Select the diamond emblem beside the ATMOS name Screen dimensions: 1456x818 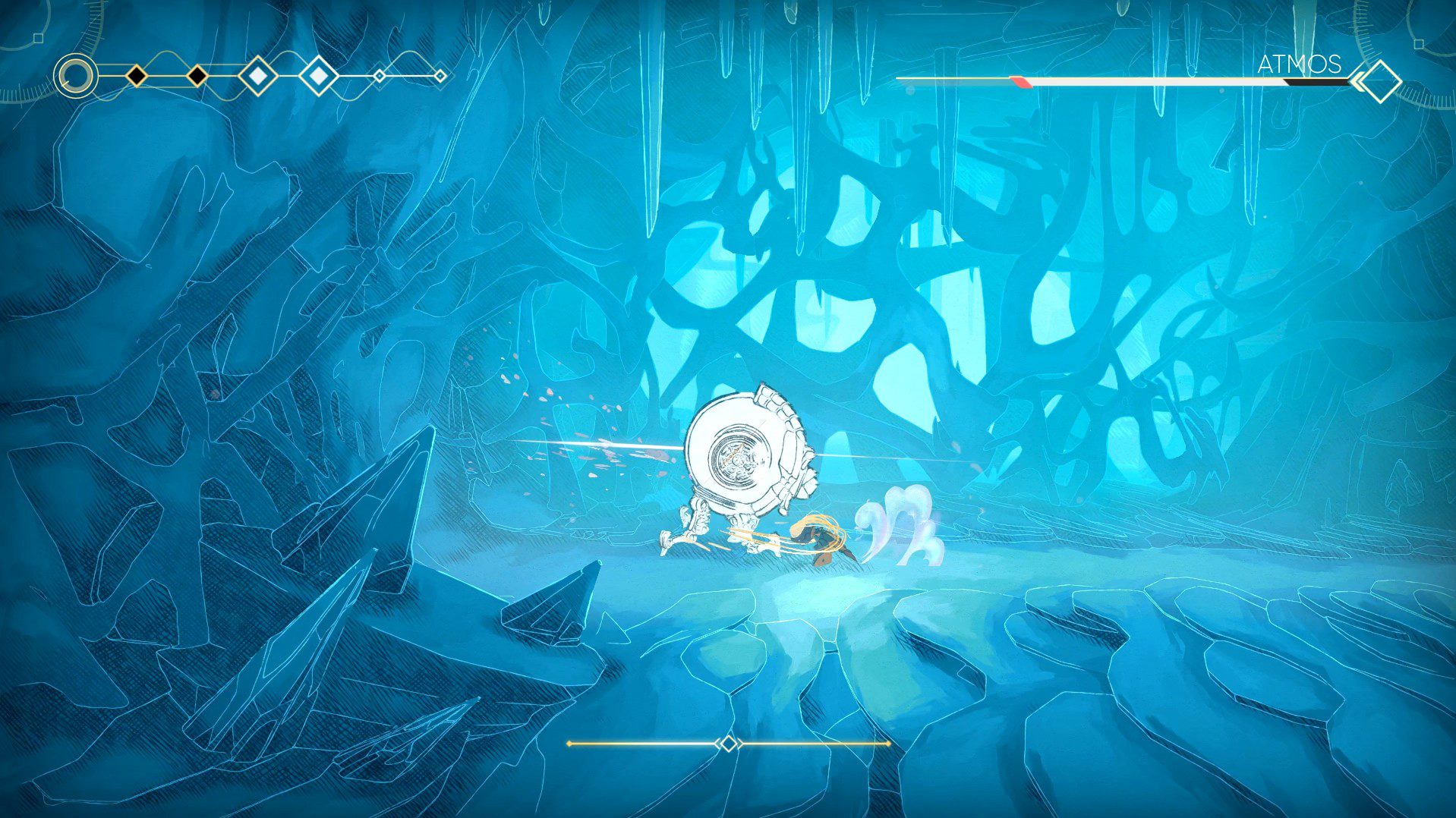click(1379, 80)
